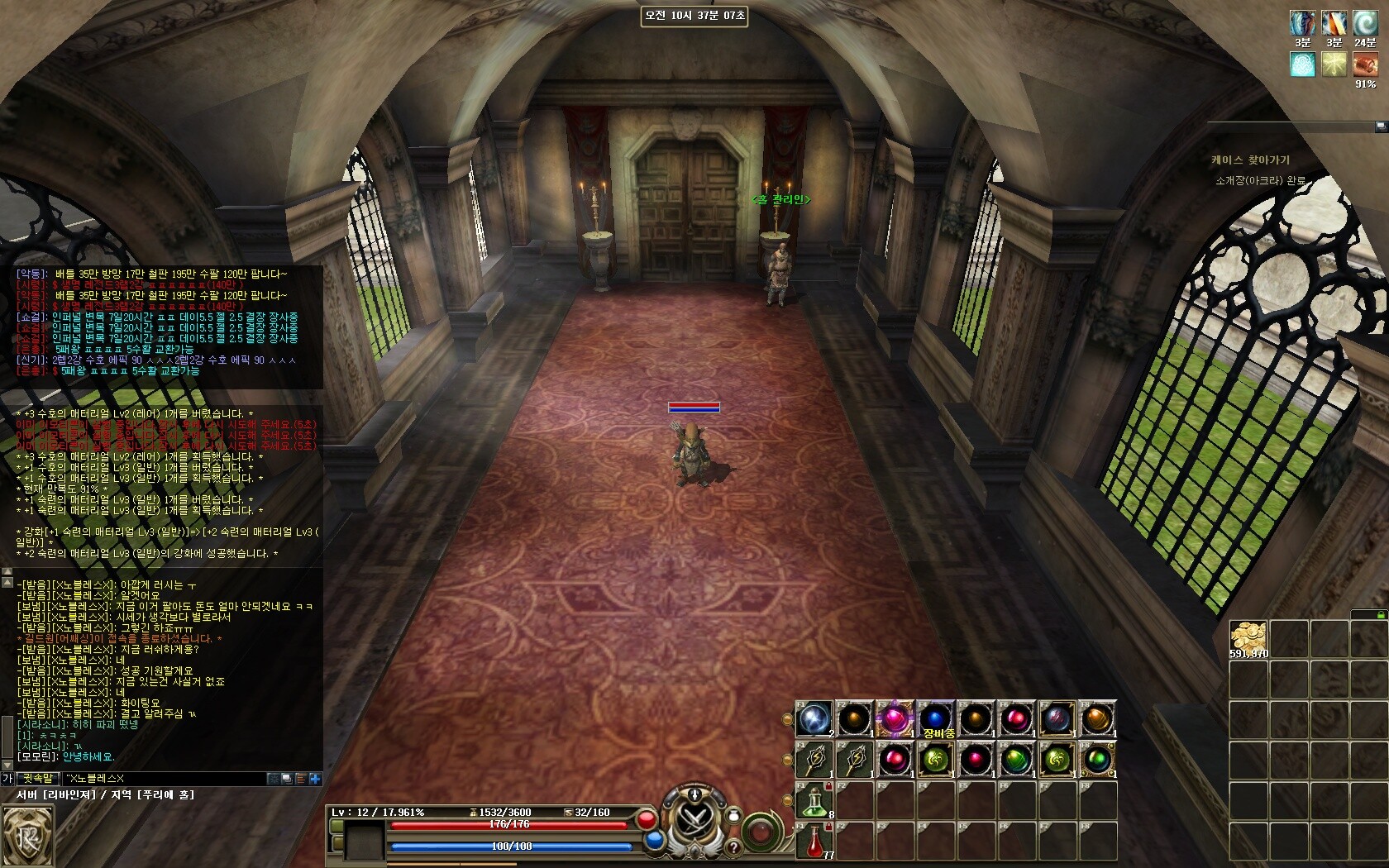
Task: Click the guild shield crest icon
Action: 26,837
